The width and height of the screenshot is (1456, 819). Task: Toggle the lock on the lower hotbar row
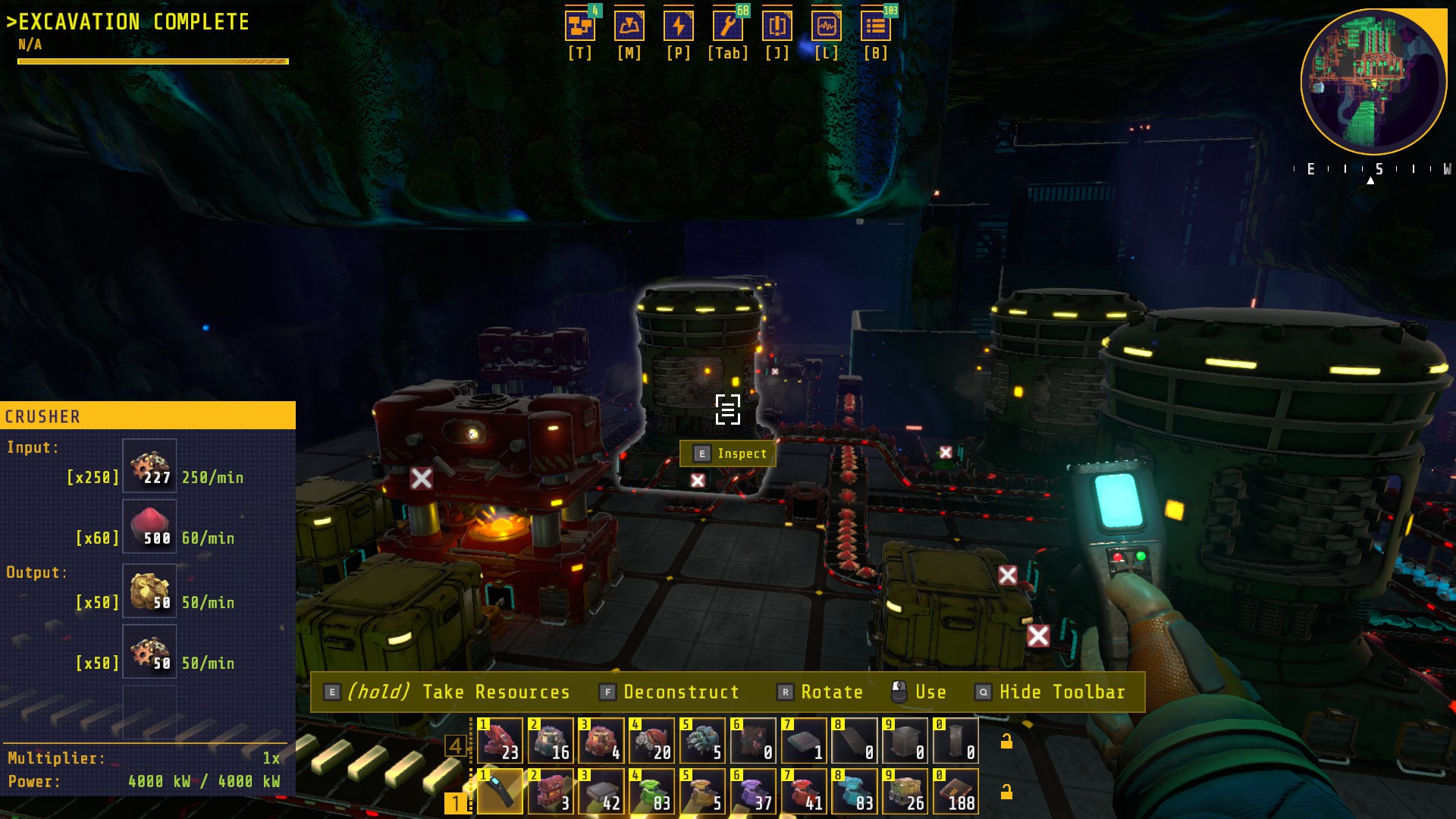pos(1006,792)
